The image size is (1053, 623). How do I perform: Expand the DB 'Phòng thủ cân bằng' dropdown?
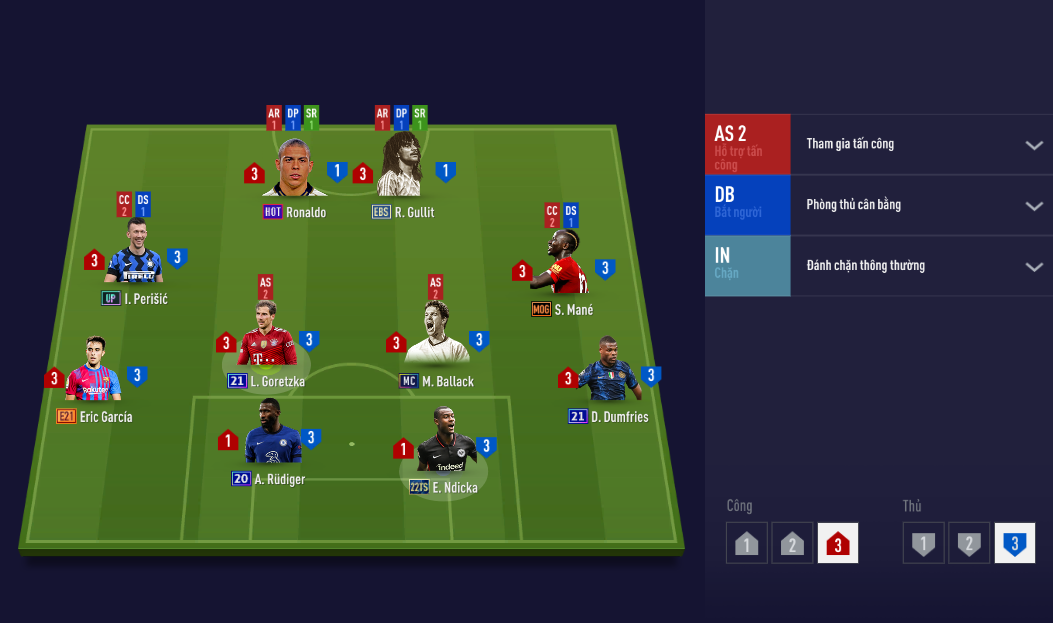(x=1033, y=206)
